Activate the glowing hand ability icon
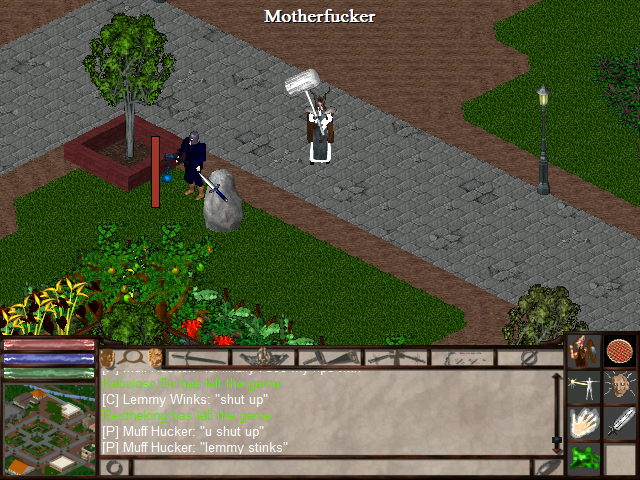 point(585,422)
